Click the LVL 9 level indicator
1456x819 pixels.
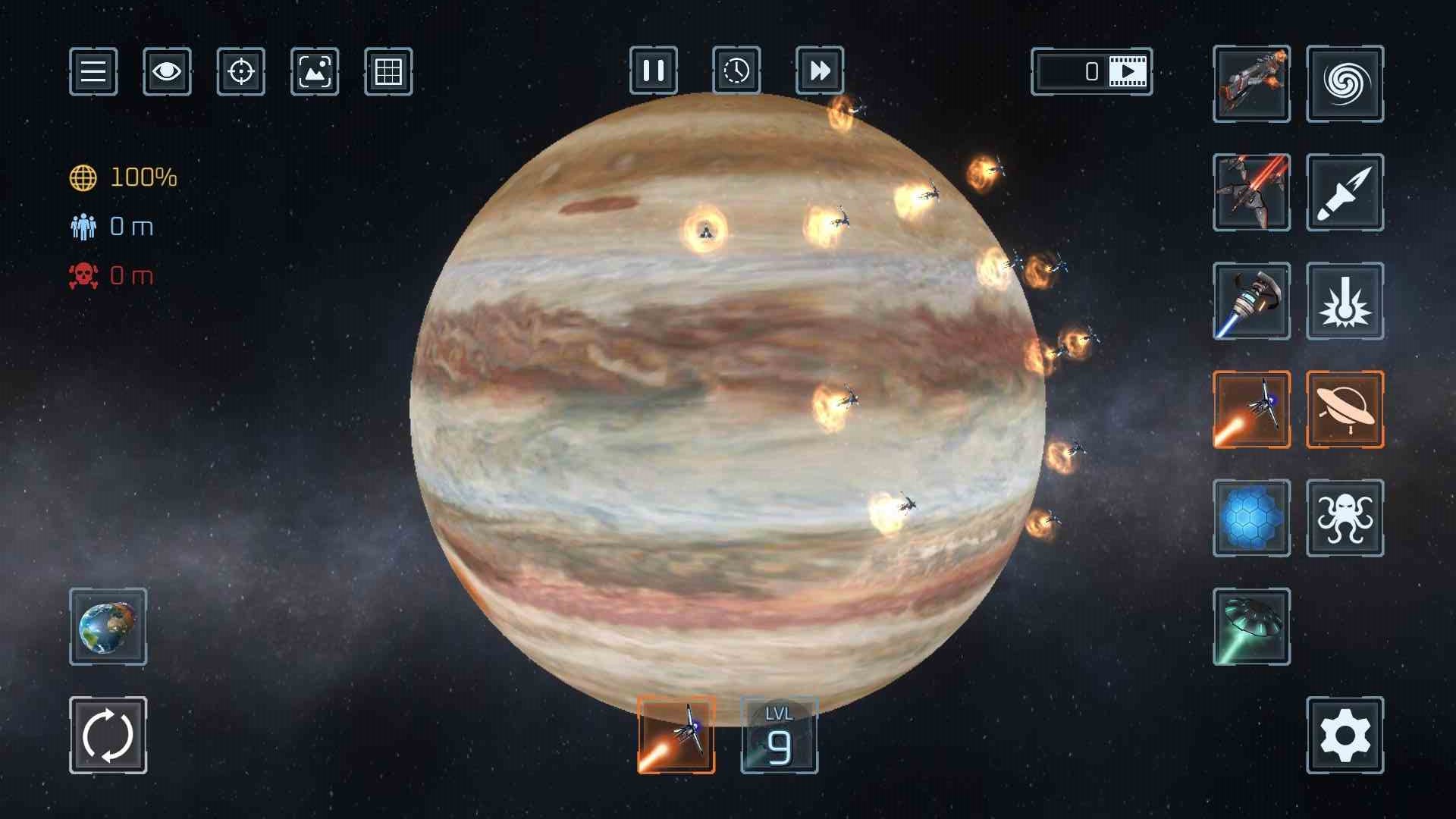pyautogui.click(x=777, y=734)
